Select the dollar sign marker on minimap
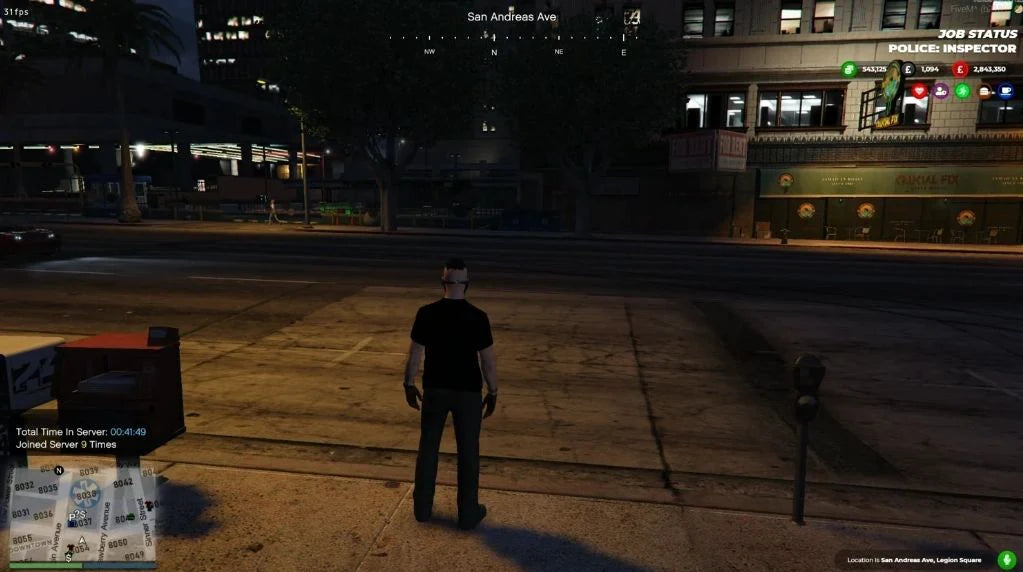Screen dimensions: 1023x572 click(x=68, y=557)
